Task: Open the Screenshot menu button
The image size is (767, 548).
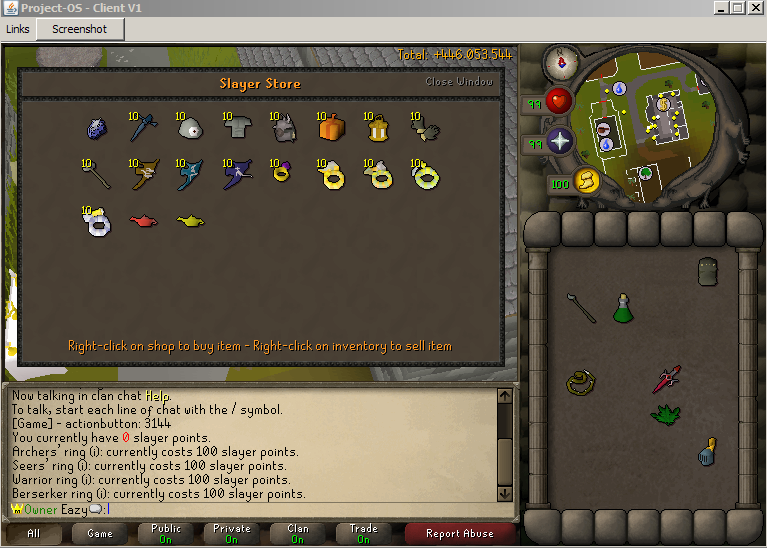Action: (x=79, y=29)
